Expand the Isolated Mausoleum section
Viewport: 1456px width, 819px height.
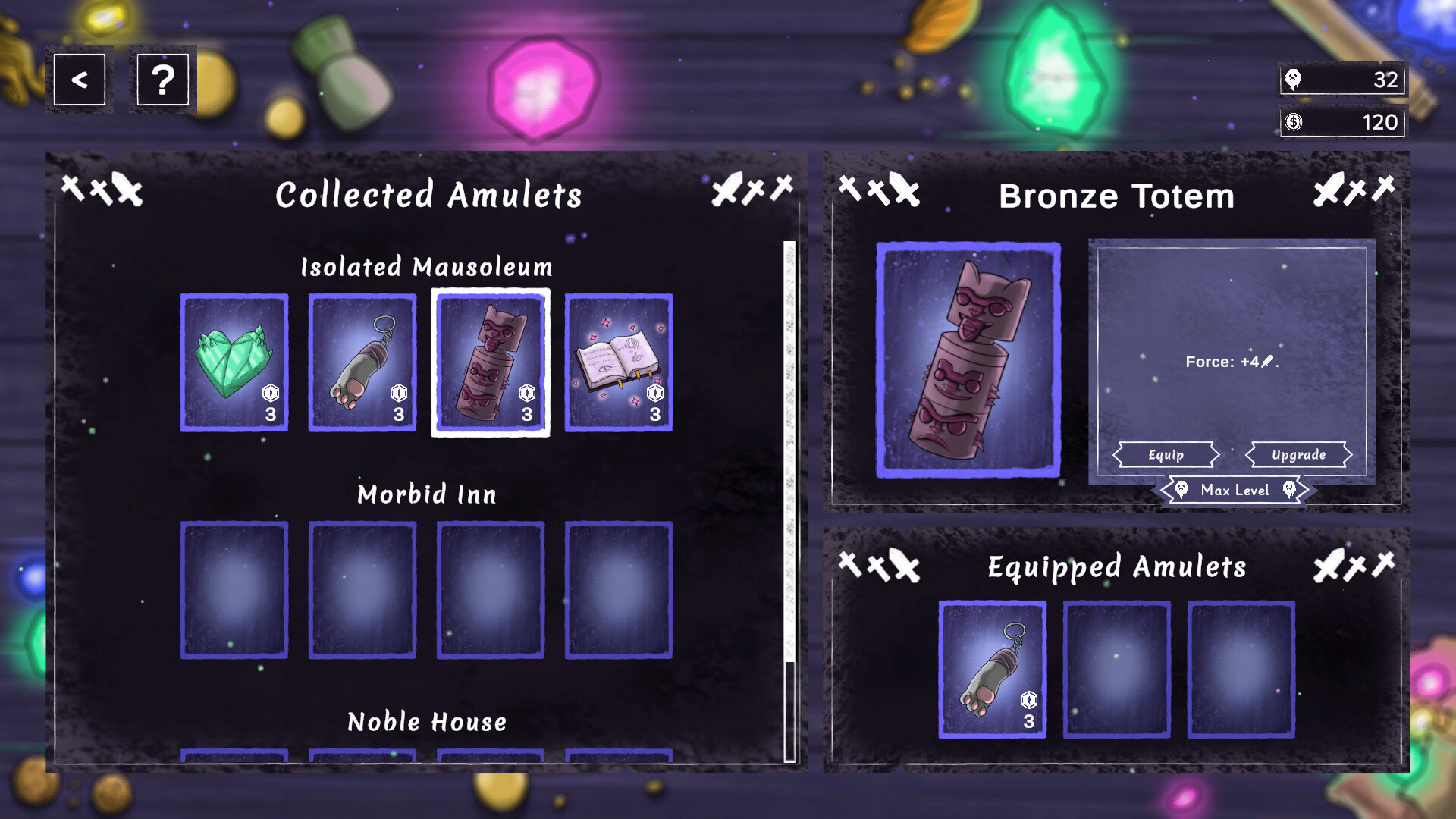pos(427,267)
